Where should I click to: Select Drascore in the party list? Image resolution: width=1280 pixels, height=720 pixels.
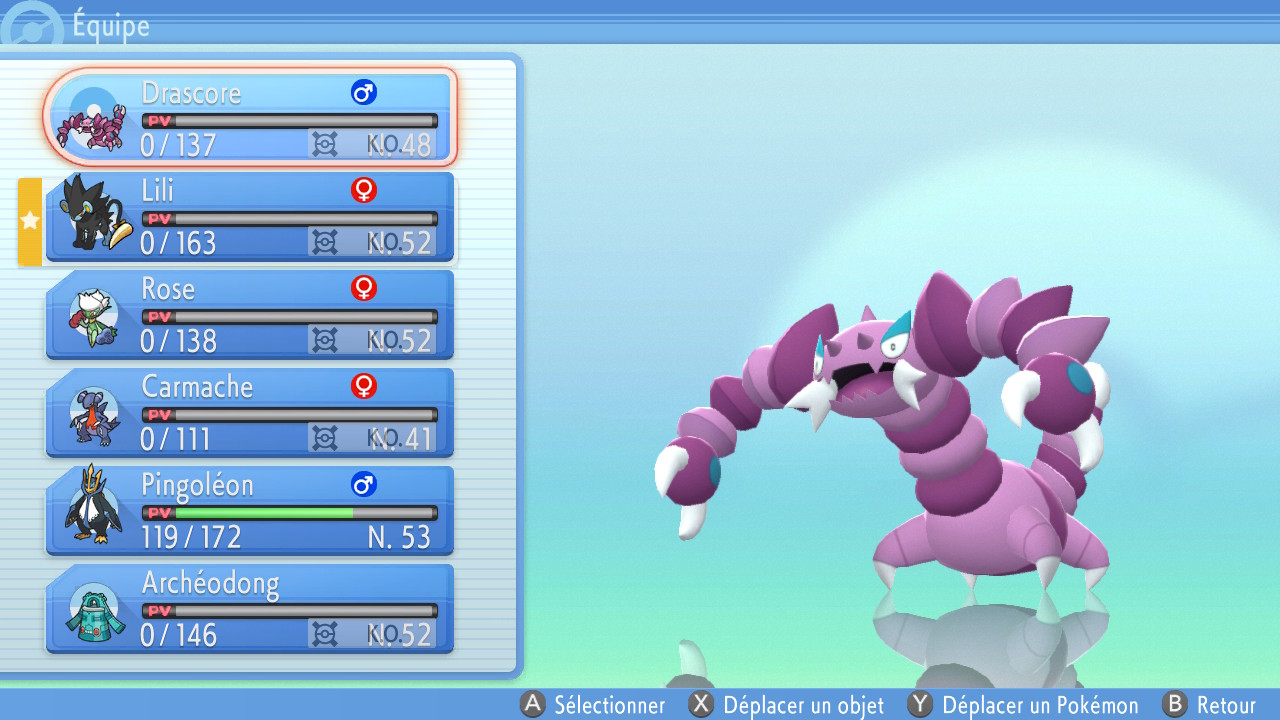250,117
